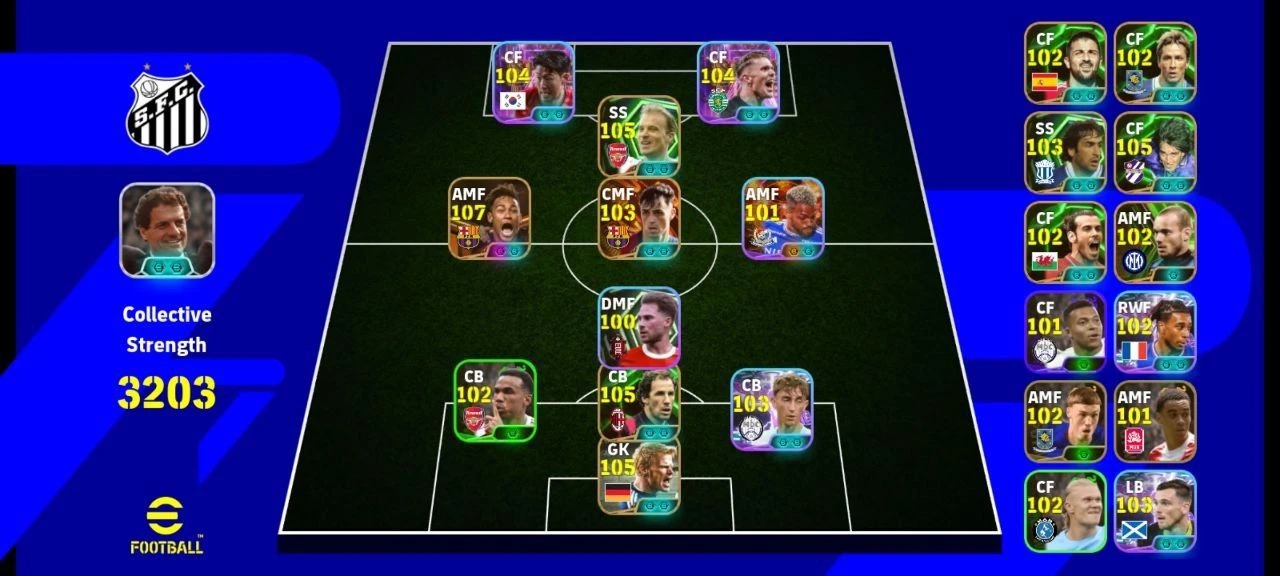Choose the CF 104 card with Korean flag
Viewport: 1280px width, 576px height.
pos(533,82)
